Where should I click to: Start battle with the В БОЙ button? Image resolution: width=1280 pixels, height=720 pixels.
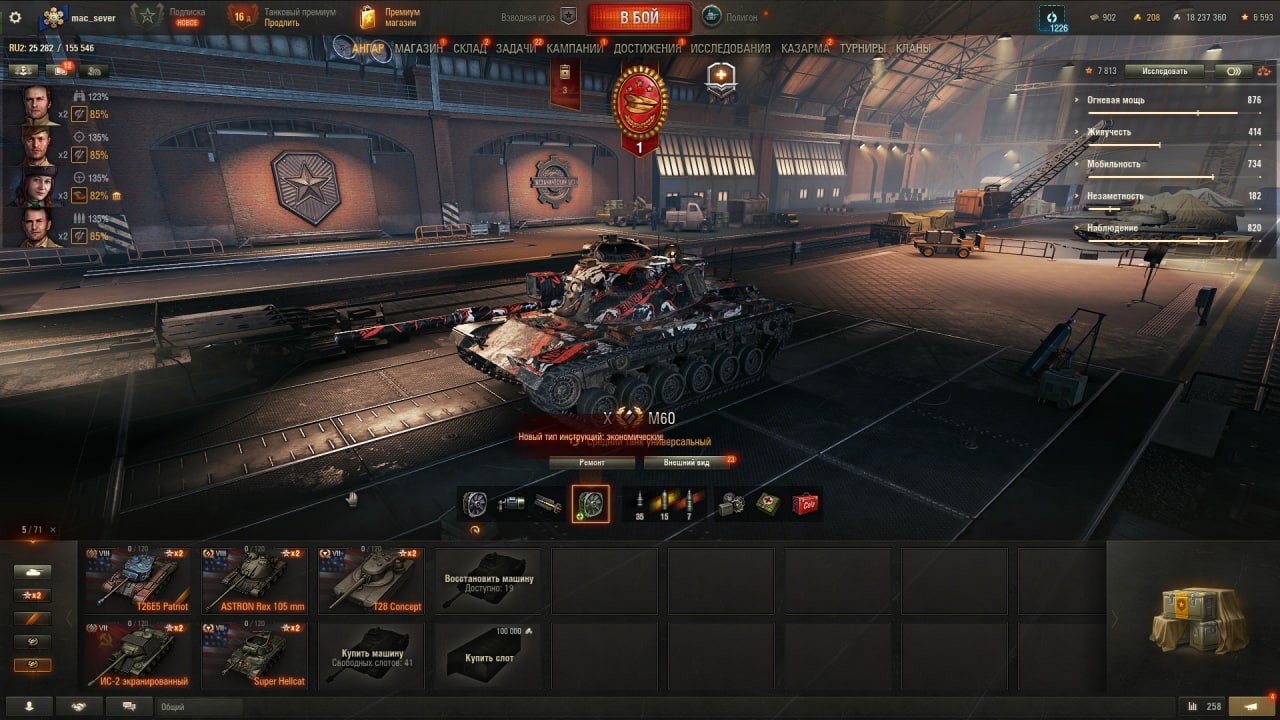pos(639,17)
